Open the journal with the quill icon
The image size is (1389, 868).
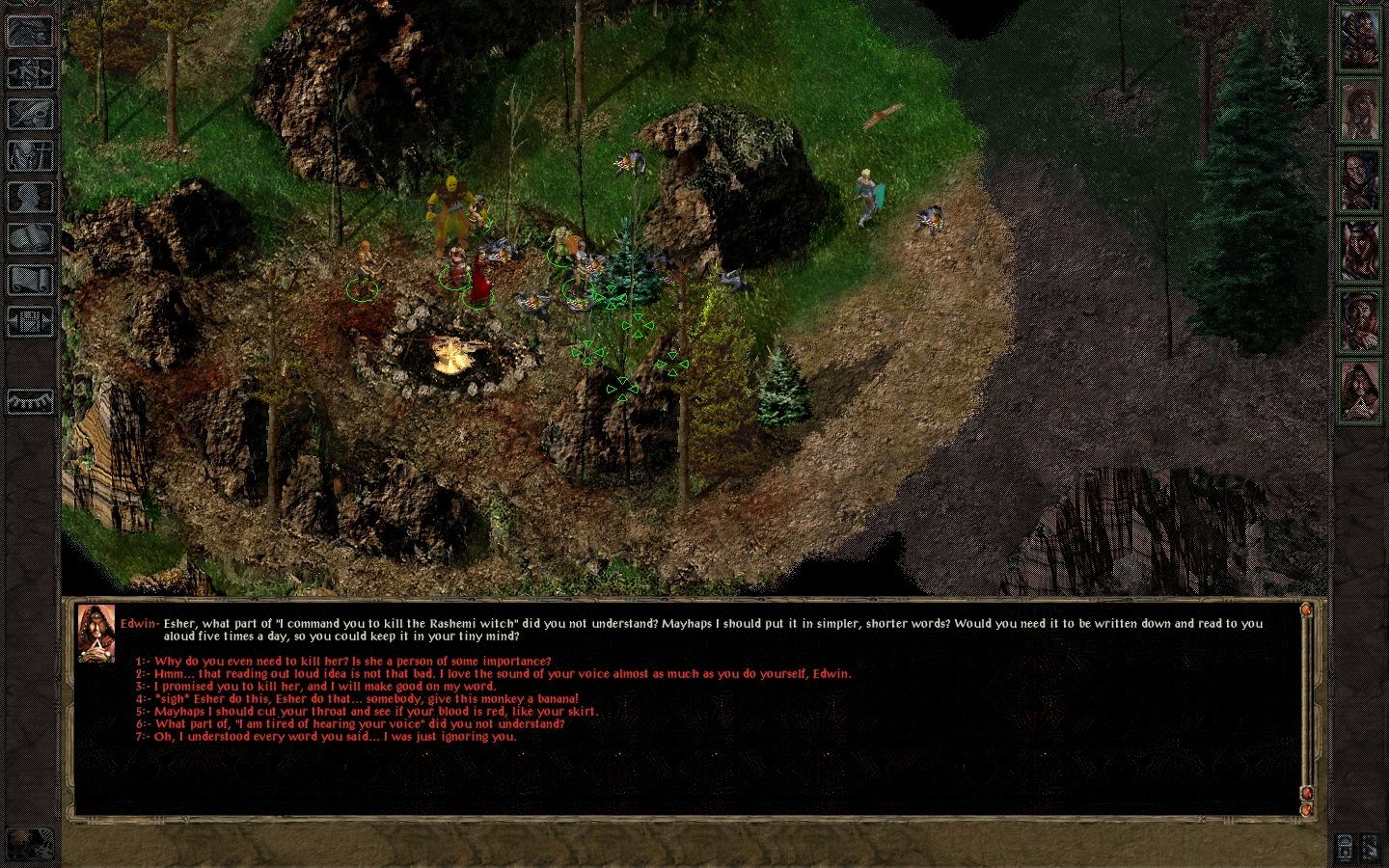pyautogui.click(x=31, y=114)
